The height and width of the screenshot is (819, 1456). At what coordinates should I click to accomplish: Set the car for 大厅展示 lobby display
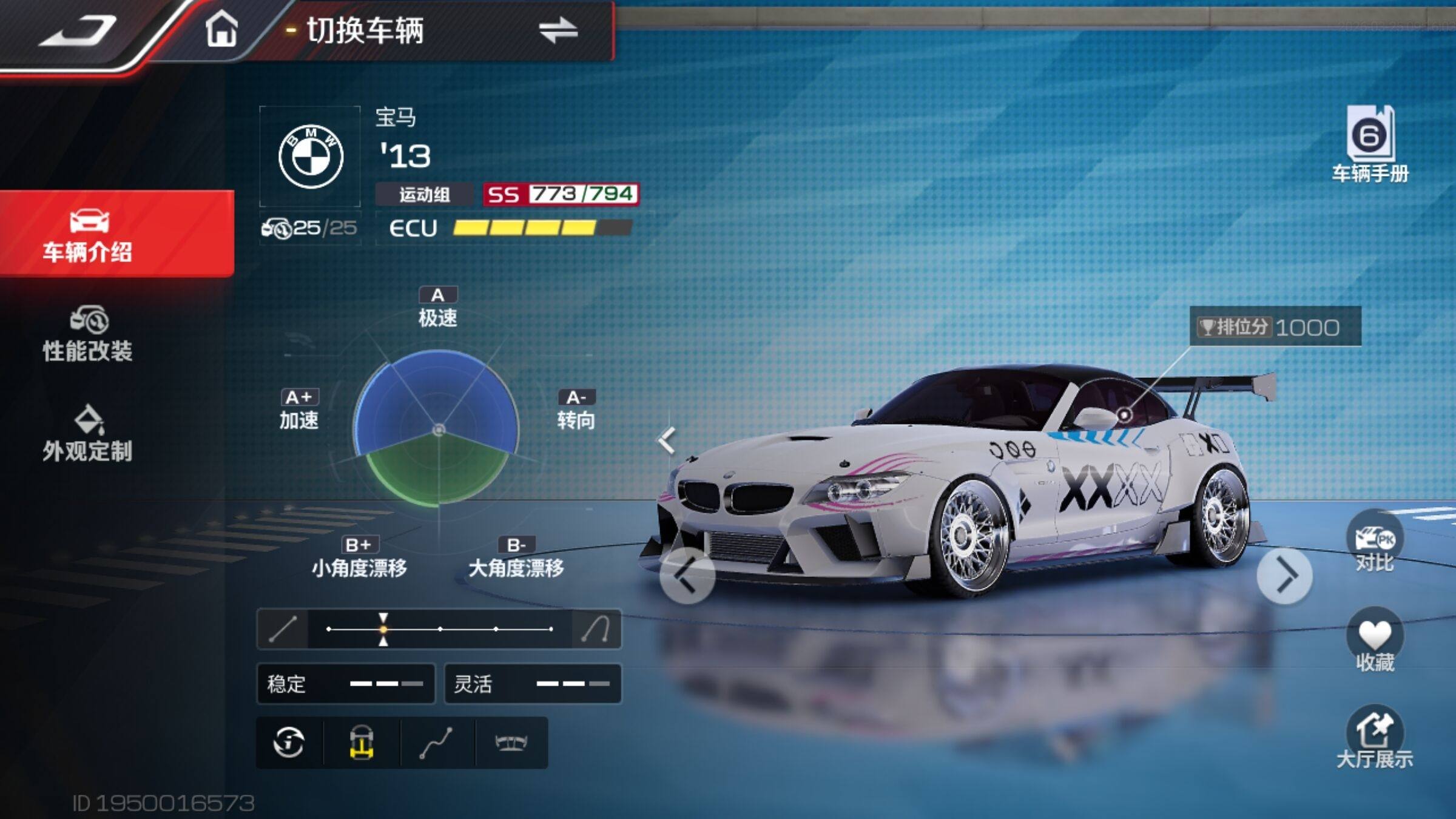[1375, 738]
